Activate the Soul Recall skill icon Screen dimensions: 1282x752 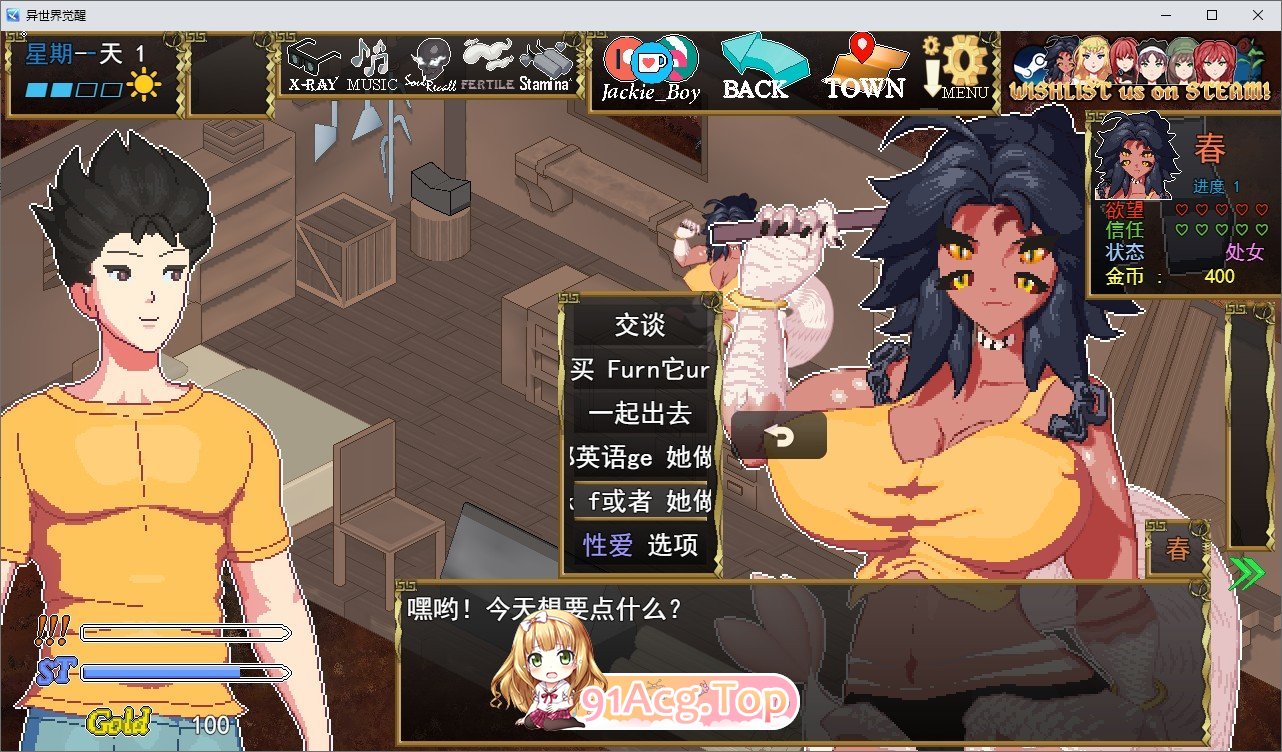[432, 60]
